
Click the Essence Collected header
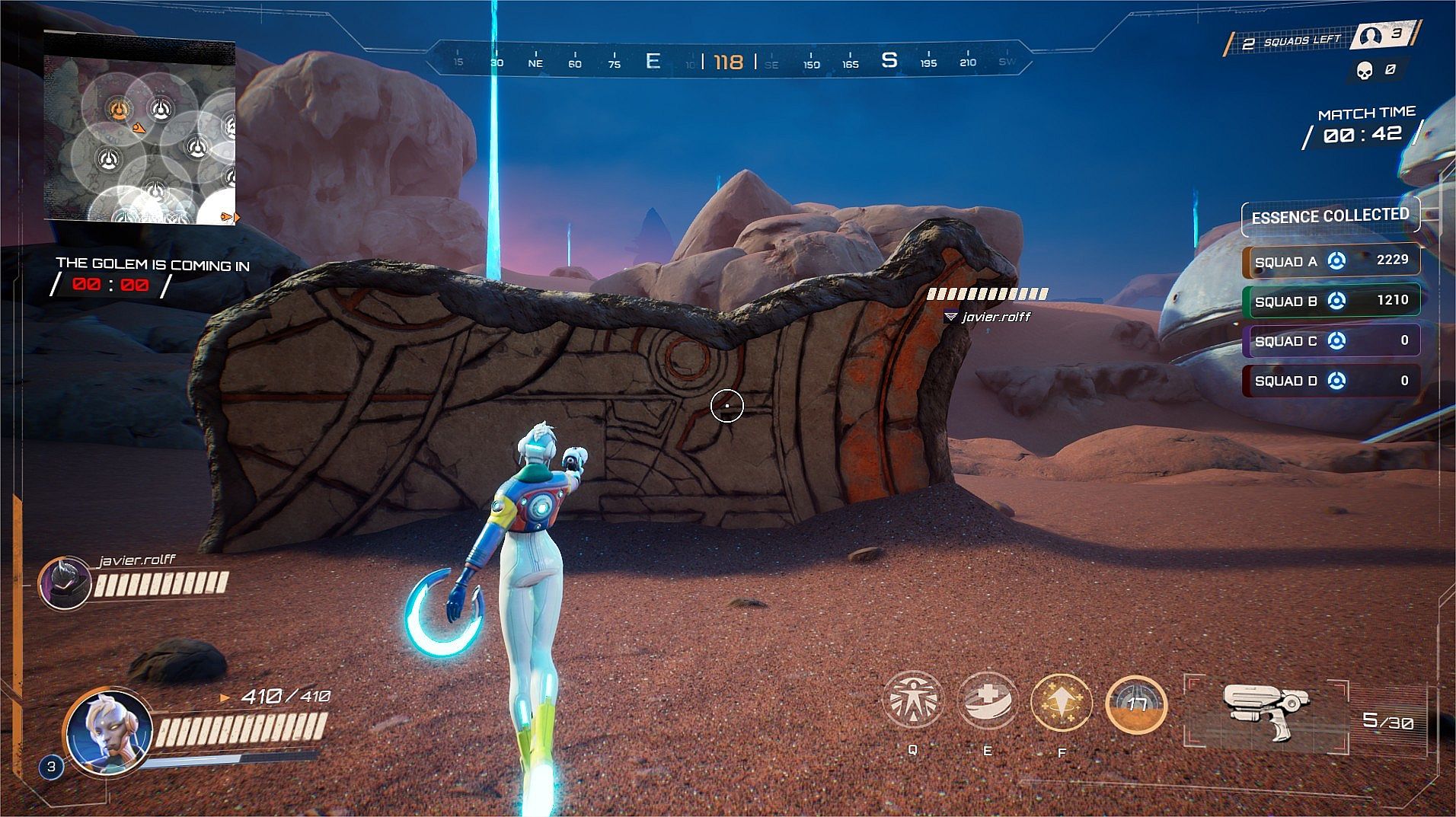(x=1330, y=217)
